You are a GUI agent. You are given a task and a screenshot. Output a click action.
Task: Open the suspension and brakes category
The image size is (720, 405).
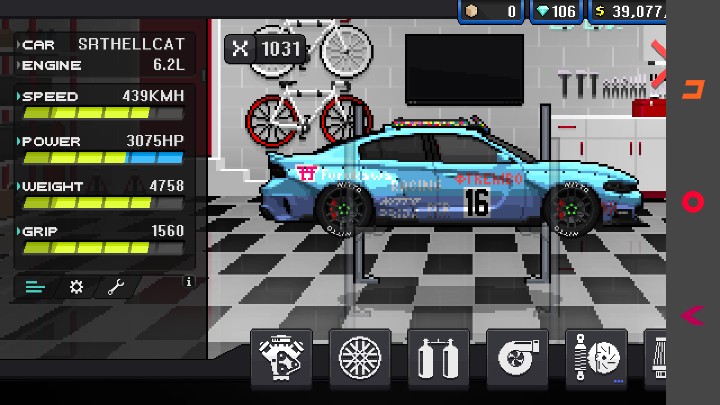coord(596,358)
